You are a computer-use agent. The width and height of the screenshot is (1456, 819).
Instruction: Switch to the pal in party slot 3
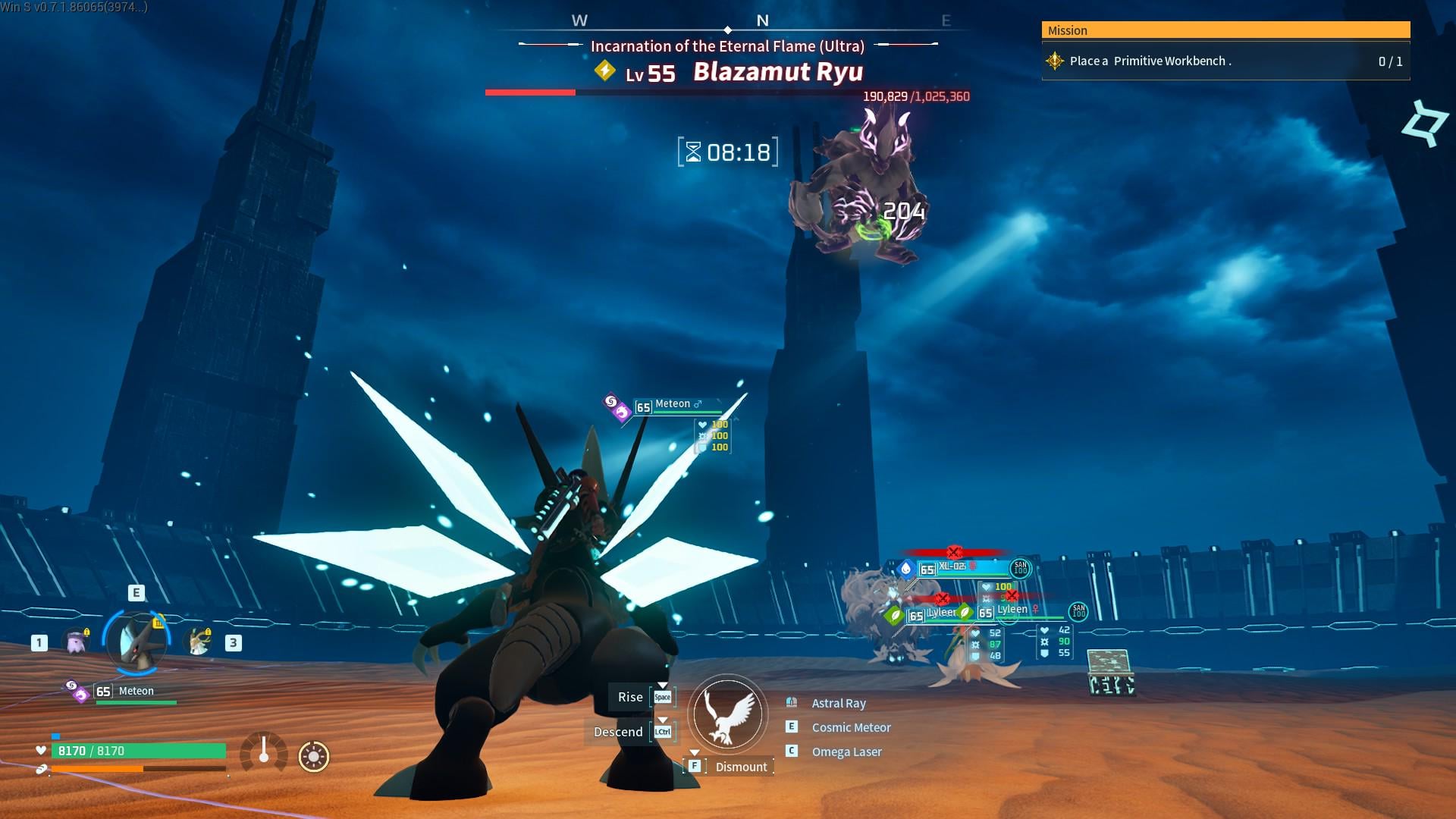tap(199, 642)
